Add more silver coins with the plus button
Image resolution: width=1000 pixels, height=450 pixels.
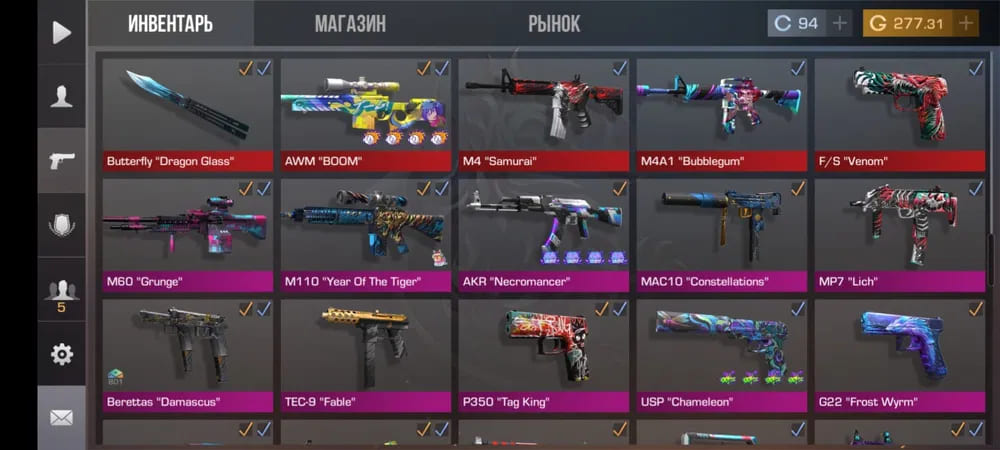[840, 23]
